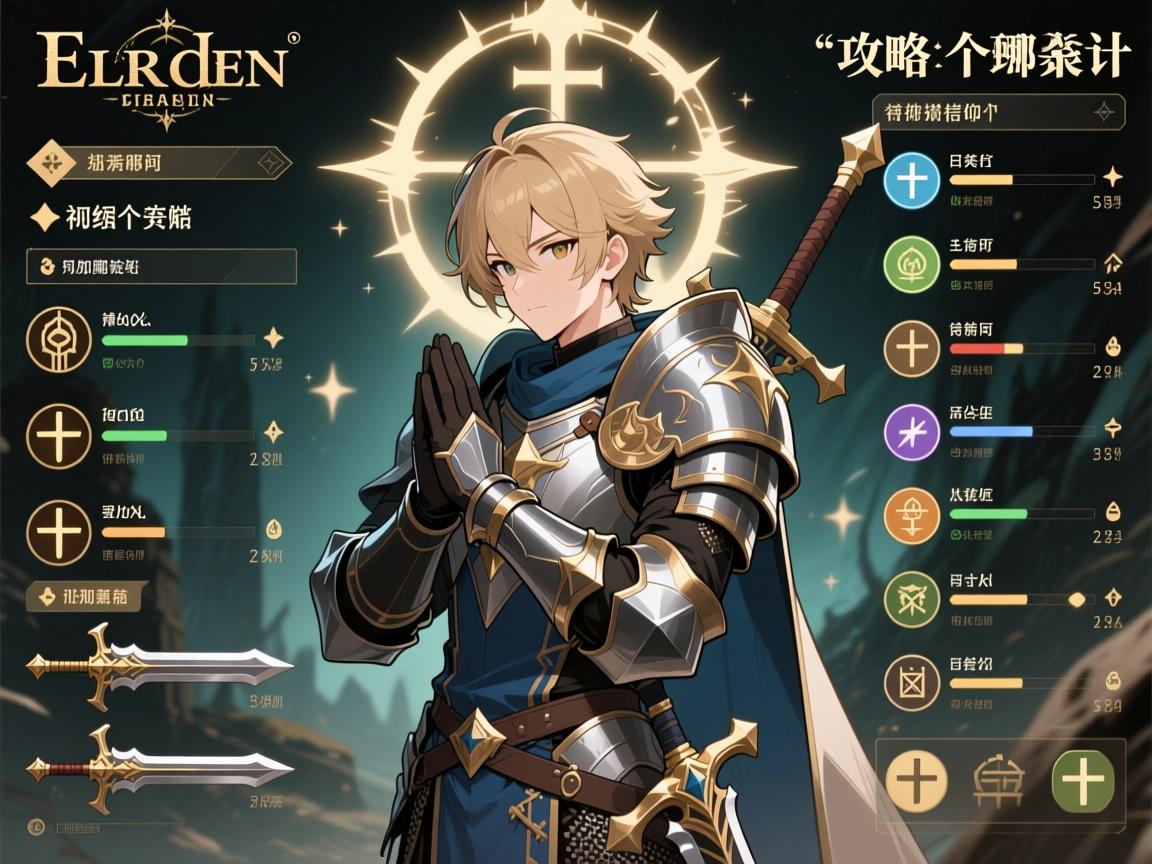The height and width of the screenshot is (864, 1152).
Task: Open the banner tab with gold diamond badge
Action: [160, 161]
